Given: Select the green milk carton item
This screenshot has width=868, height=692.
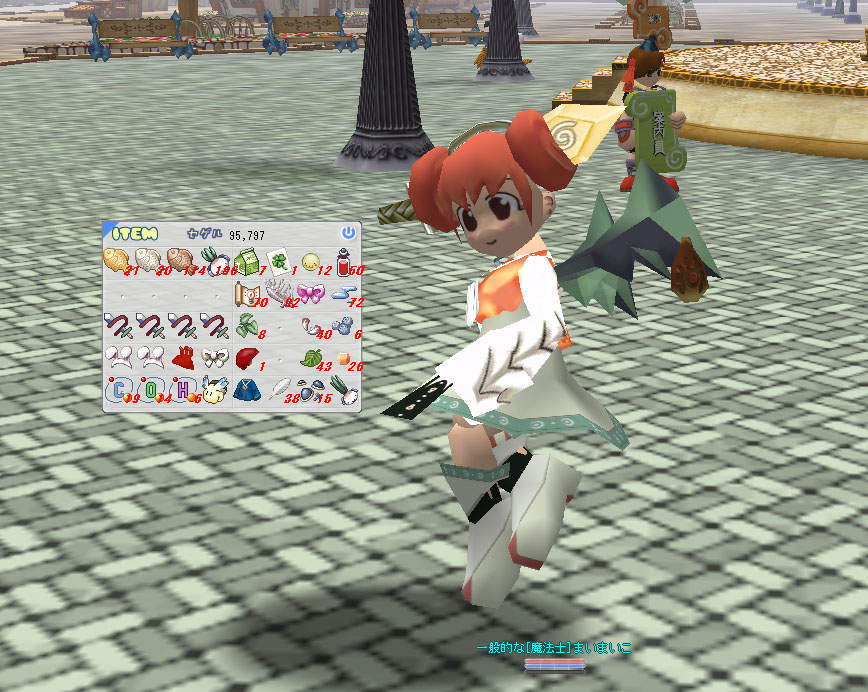Looking at the screenshot, I should [246, 261].
